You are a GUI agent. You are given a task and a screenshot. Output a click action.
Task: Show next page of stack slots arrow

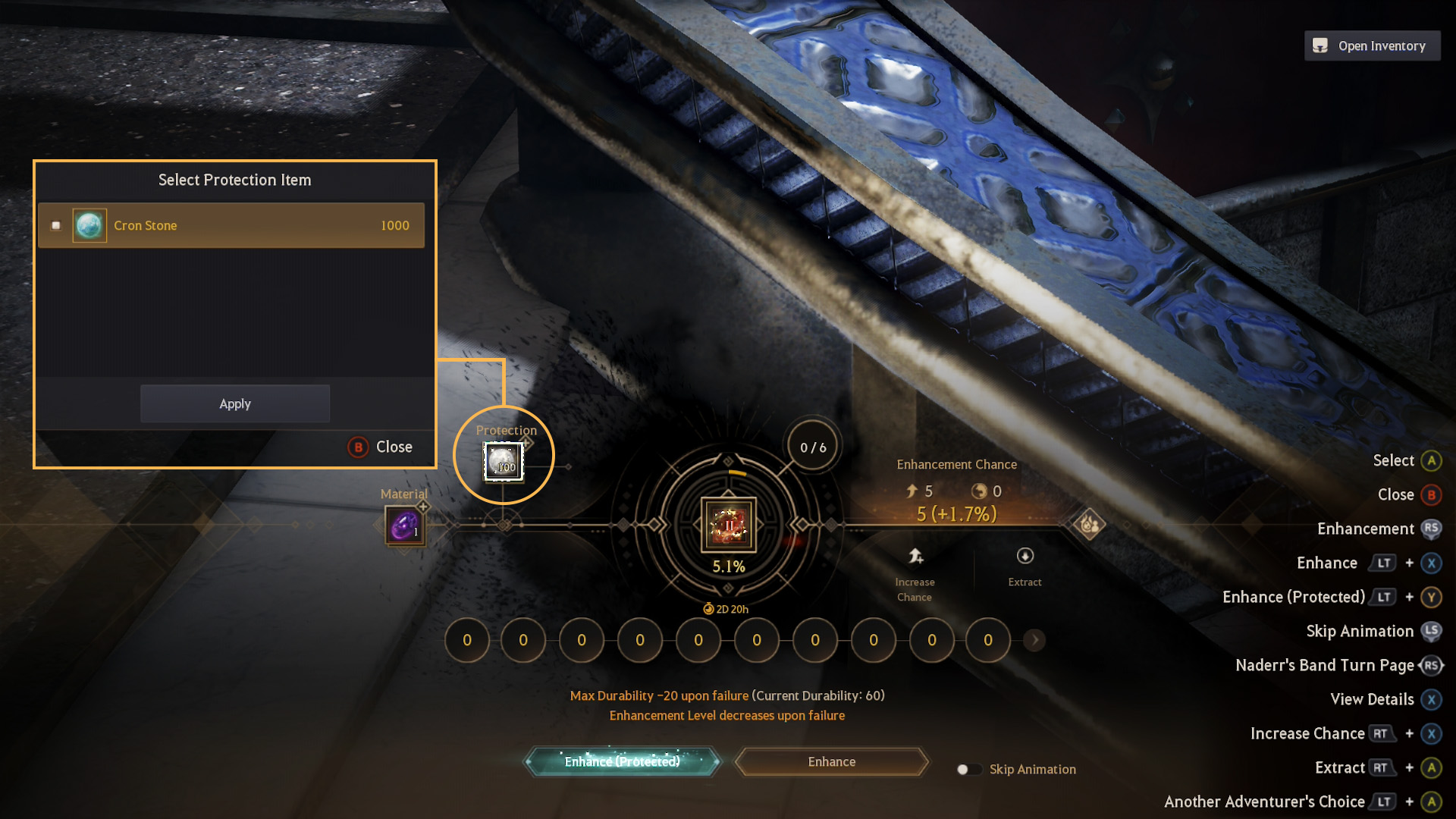[x=1034, y=640]
